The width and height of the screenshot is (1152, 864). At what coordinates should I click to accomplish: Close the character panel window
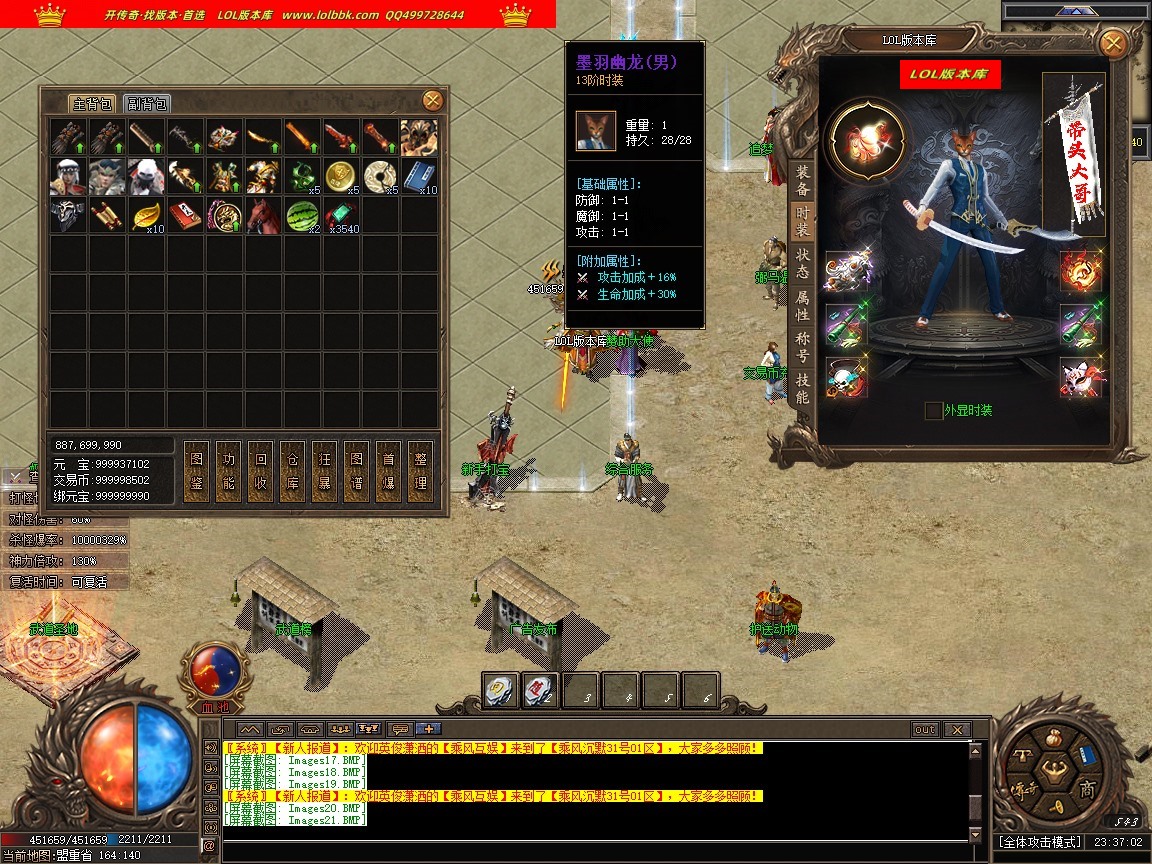(x=1112, y=44)
